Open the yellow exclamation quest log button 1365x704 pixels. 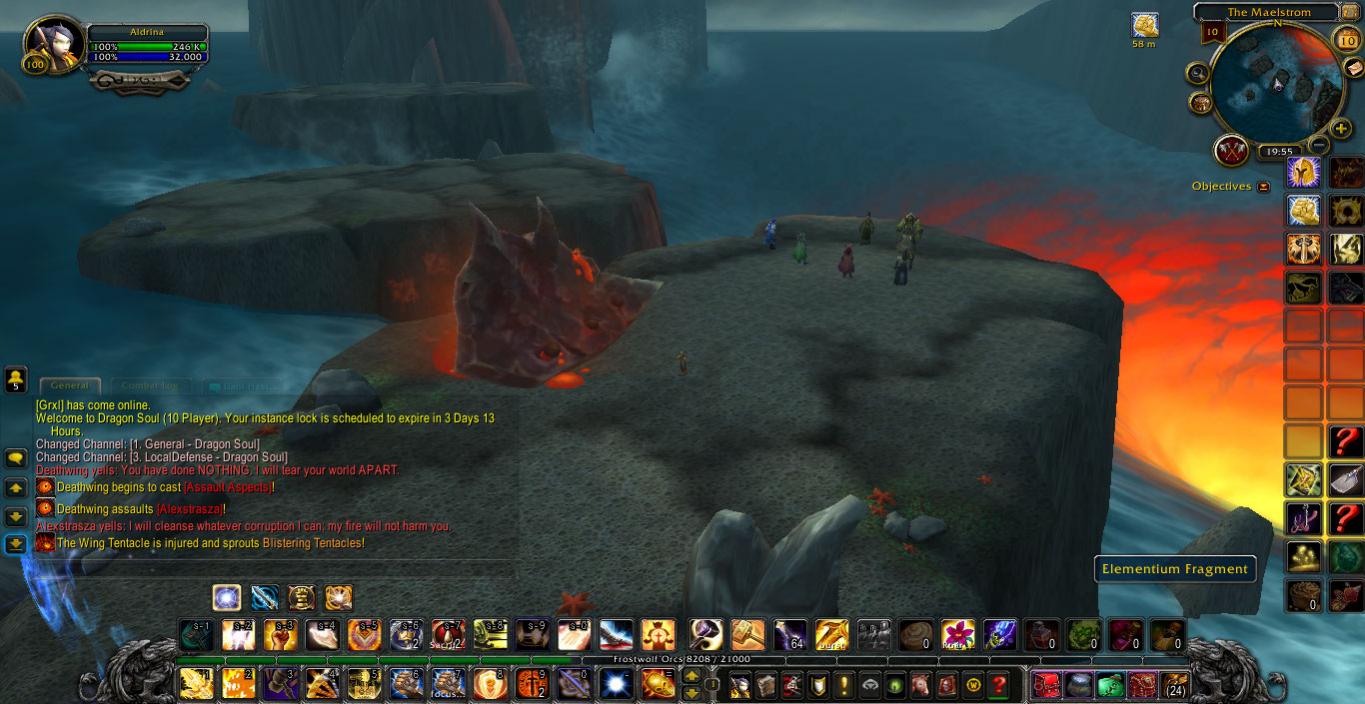(843, 685)
